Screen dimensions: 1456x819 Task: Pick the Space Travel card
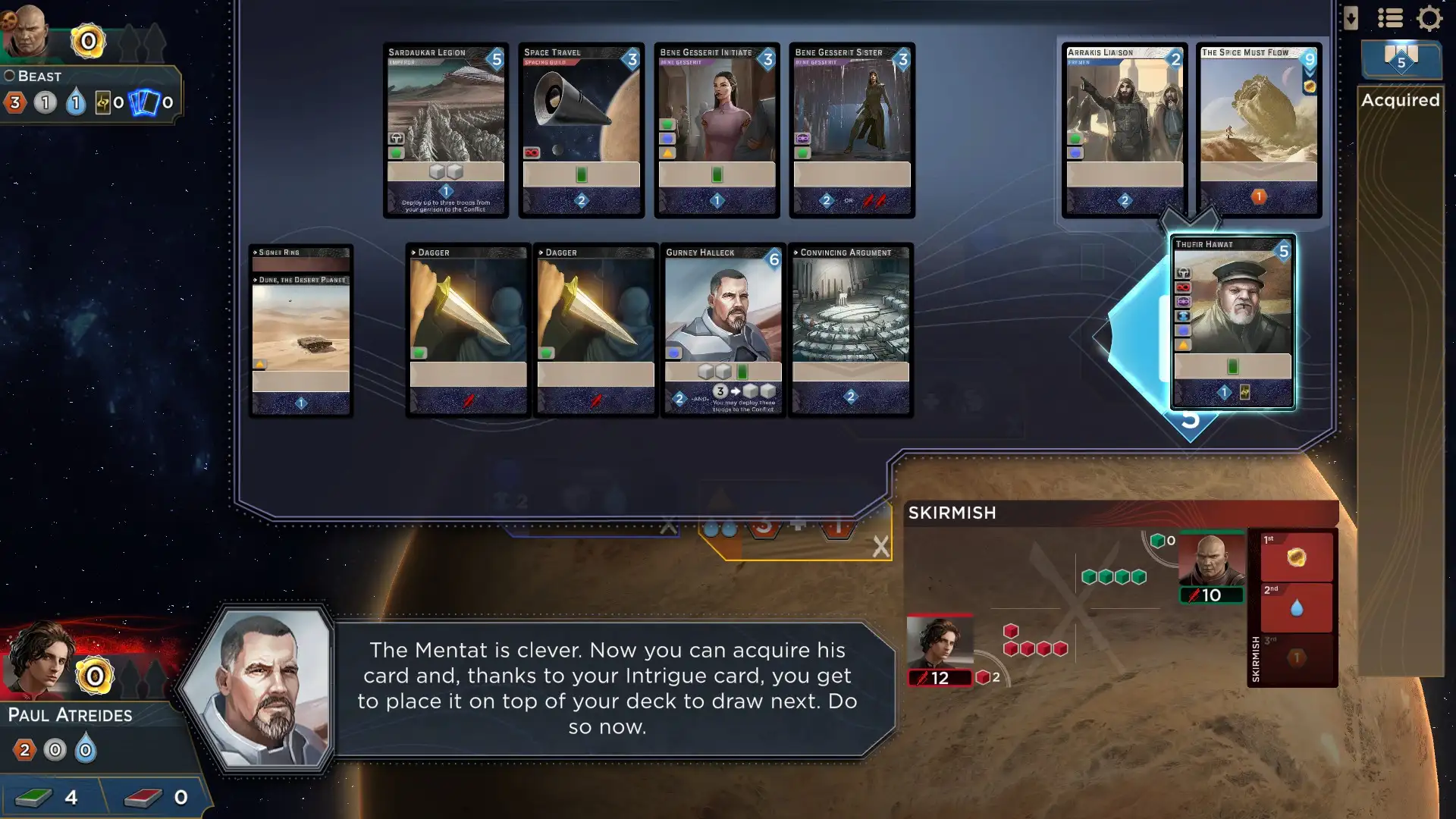click(x=581, y=130)
